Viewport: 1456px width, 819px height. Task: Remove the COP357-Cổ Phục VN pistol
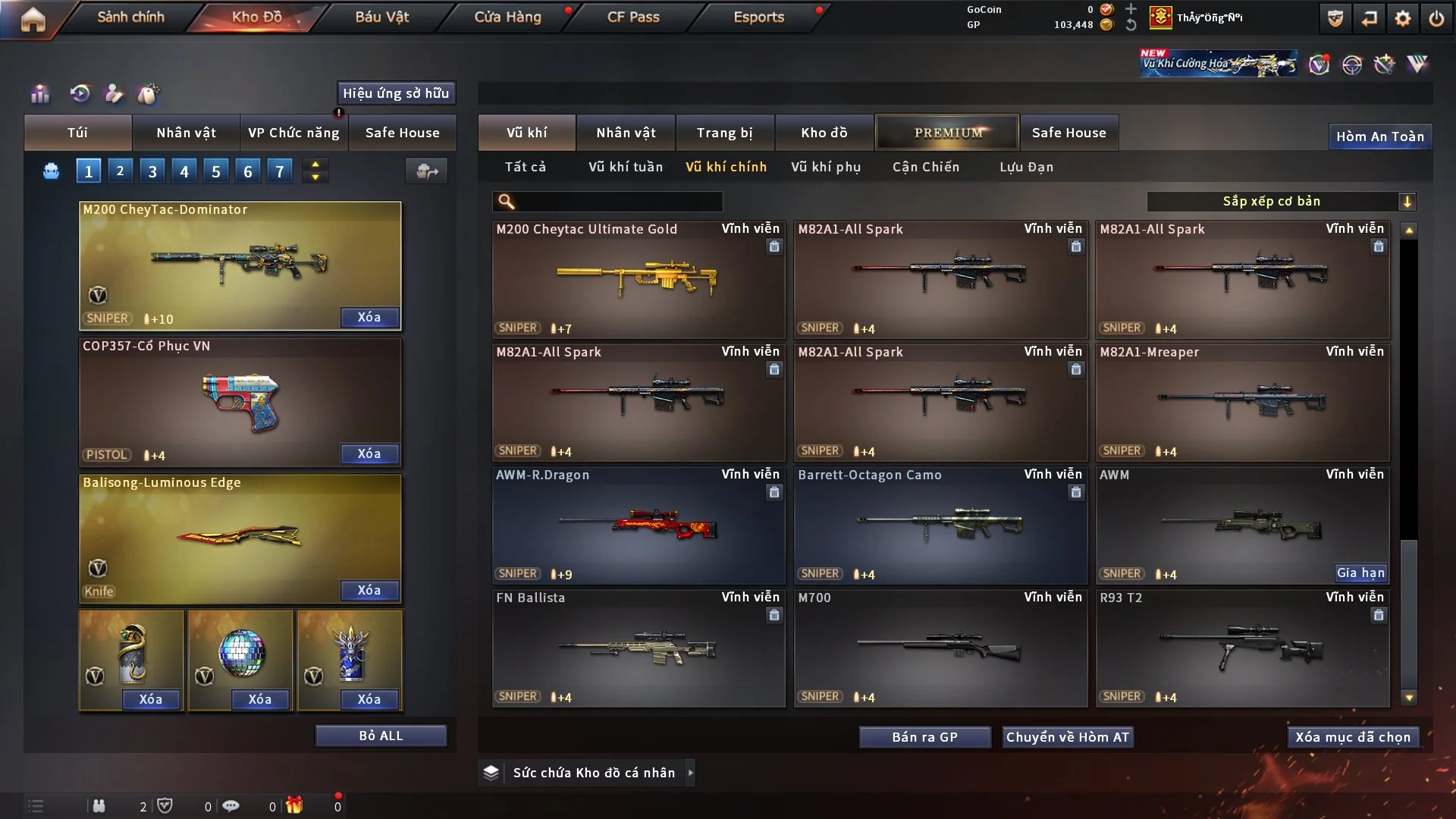pos(369,453)
